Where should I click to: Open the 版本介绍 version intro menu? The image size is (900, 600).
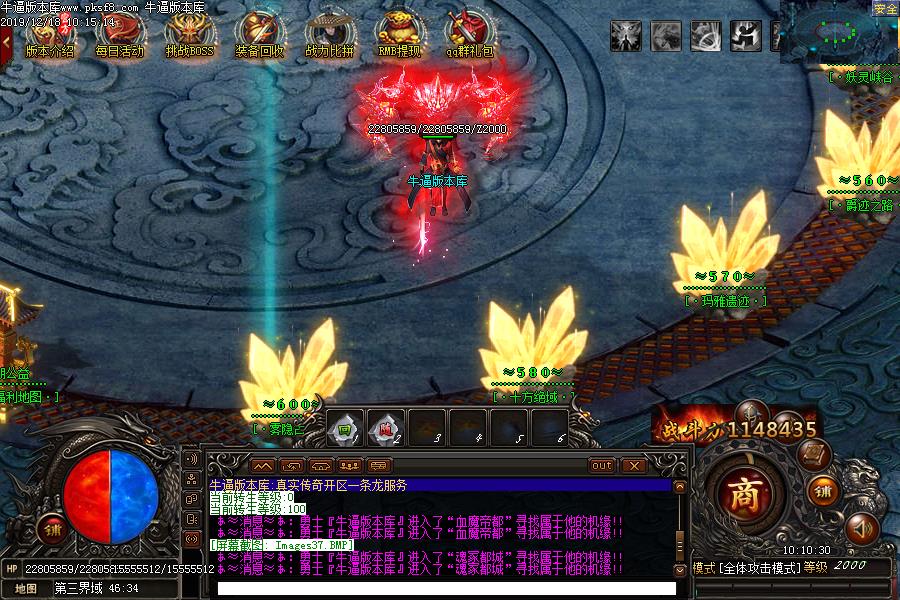pyautogui.click(x=49, y=33)
